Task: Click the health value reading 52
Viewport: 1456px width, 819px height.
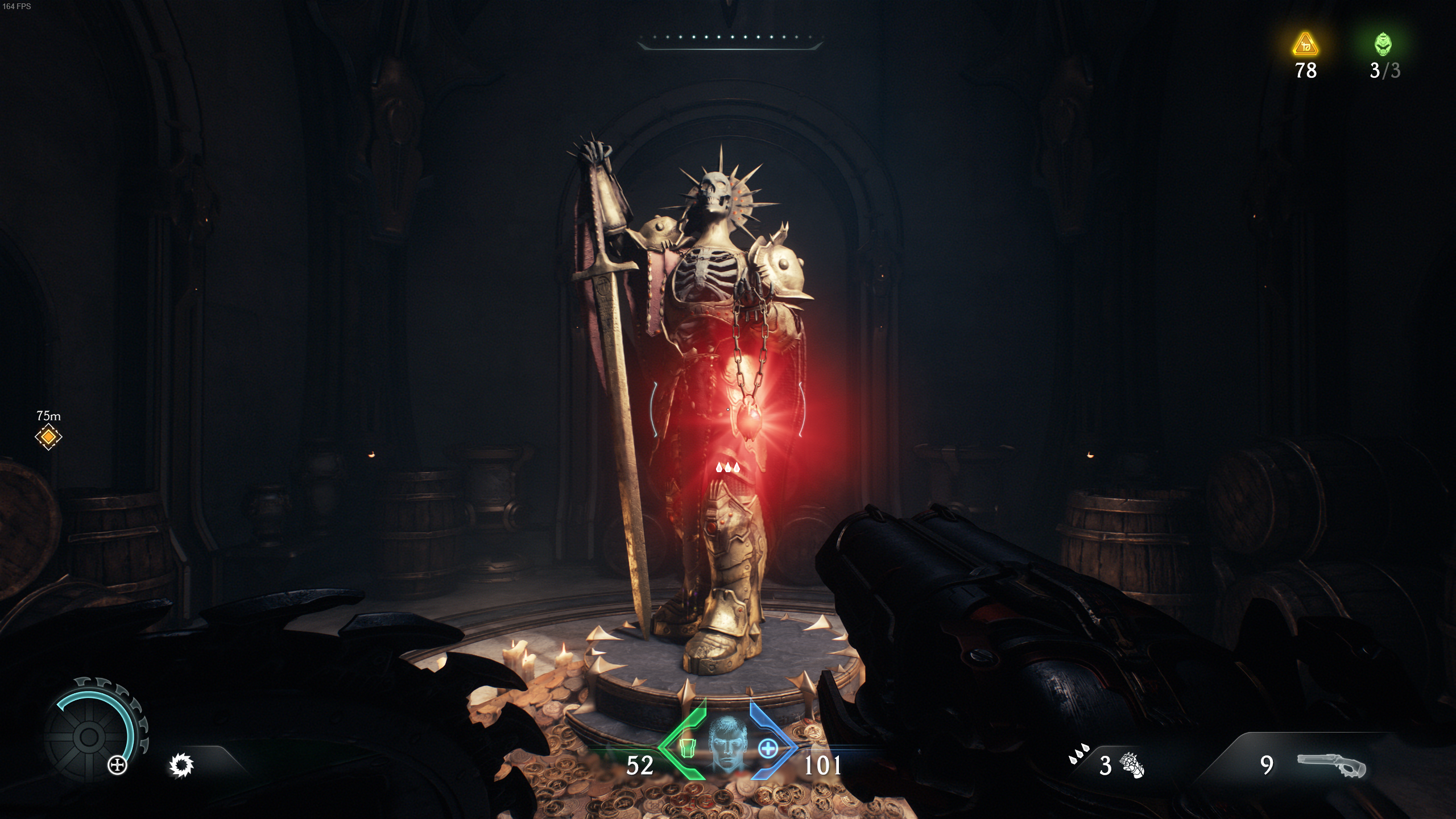Action: [642, 764]
